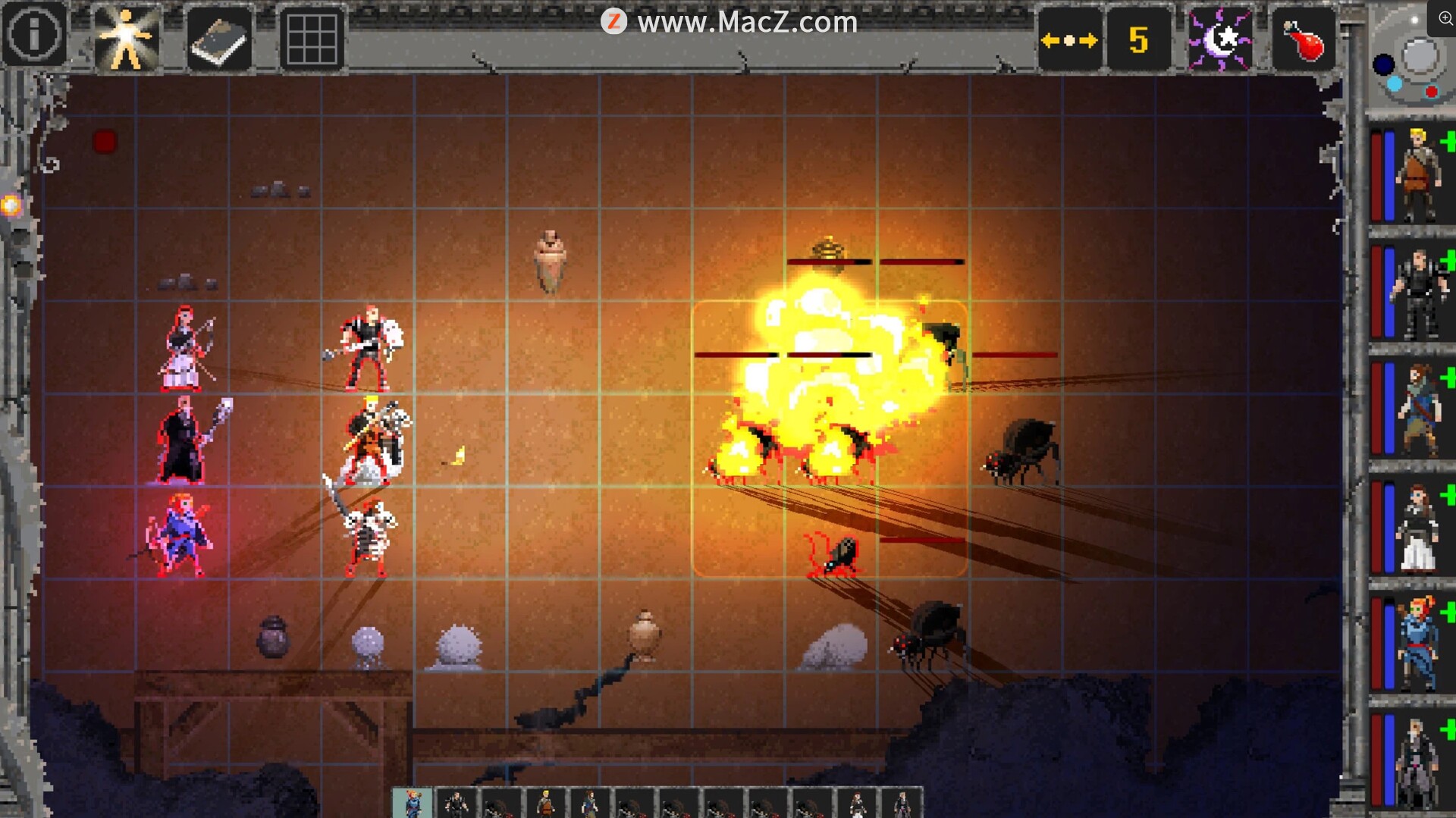
Task: Click the blonde hero in turn order
Action: [x=545, y=804]
